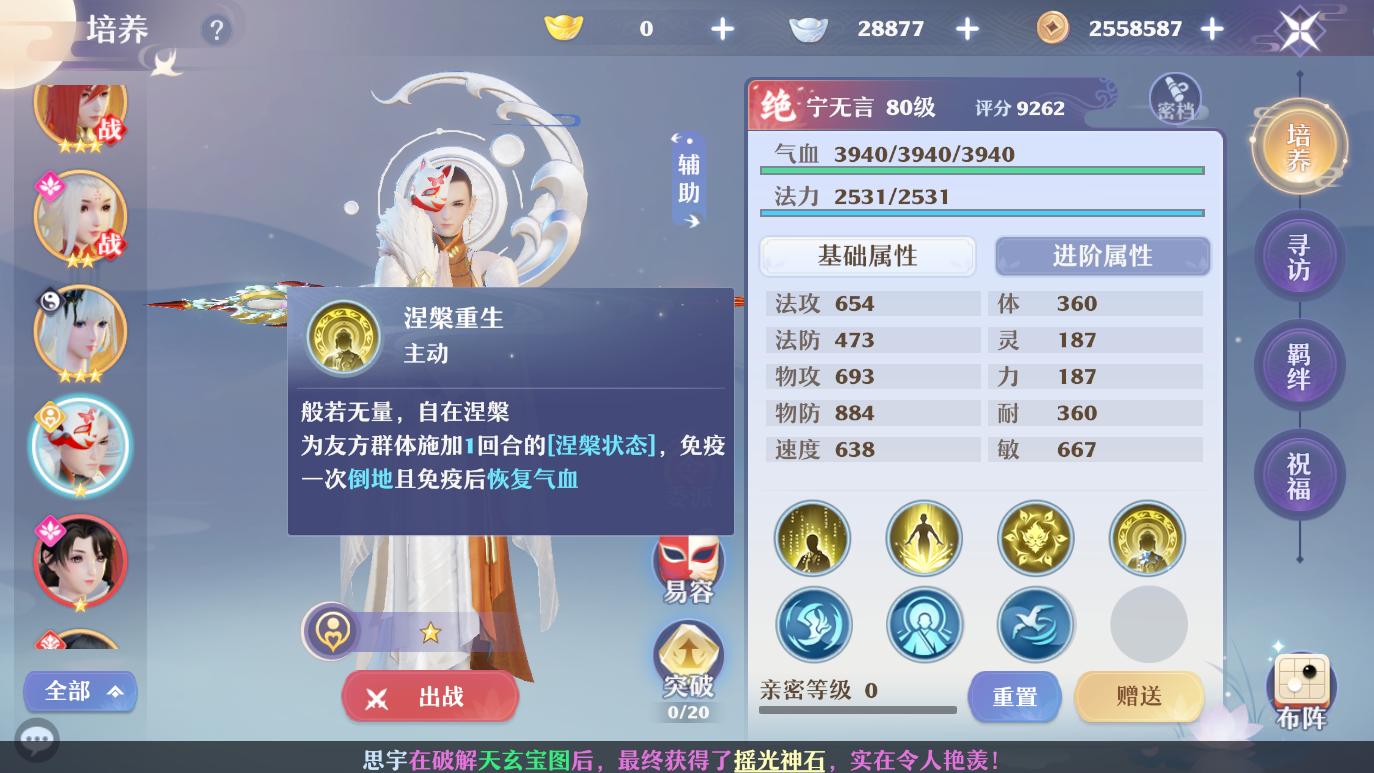The image size is (1374, 773).
Task: Click the 出战 deploy button
Action: click(x=430, y=696)
